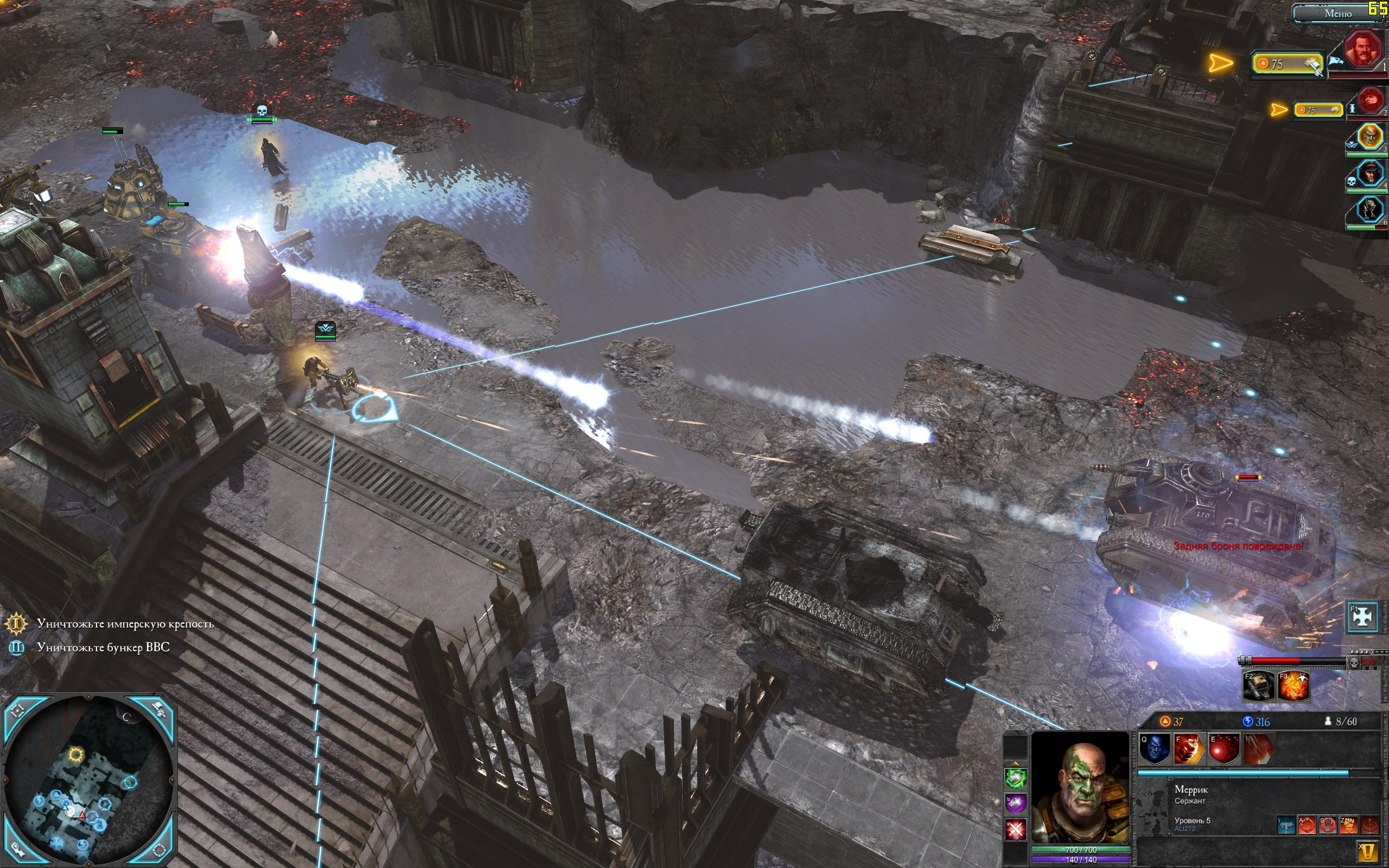Activate the red orb E ability
Image resolution: width=1389 pixels, height=868 pixels.
(x=1223, y=749)
